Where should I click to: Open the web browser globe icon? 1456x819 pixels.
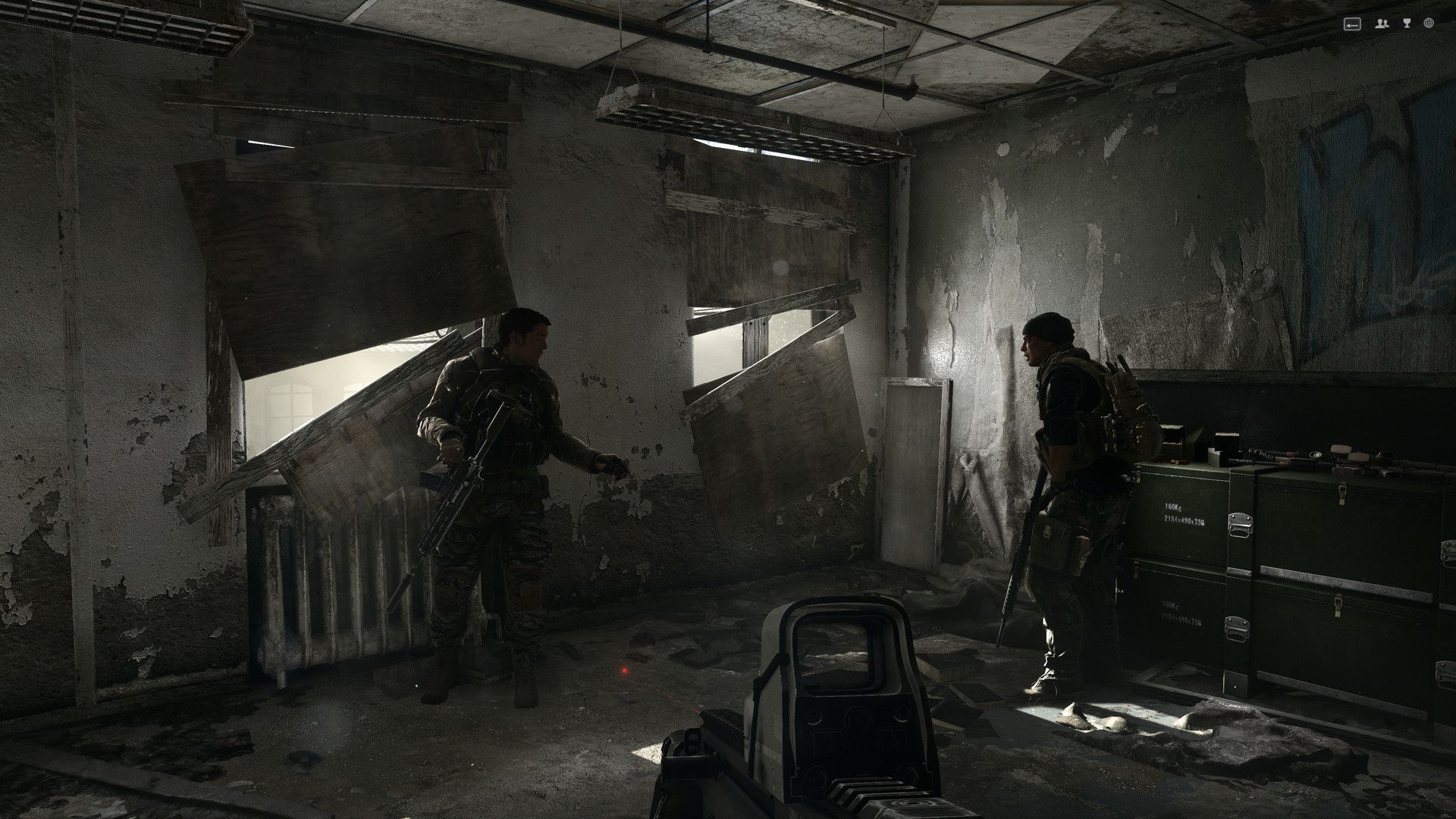click(1429, 24)
